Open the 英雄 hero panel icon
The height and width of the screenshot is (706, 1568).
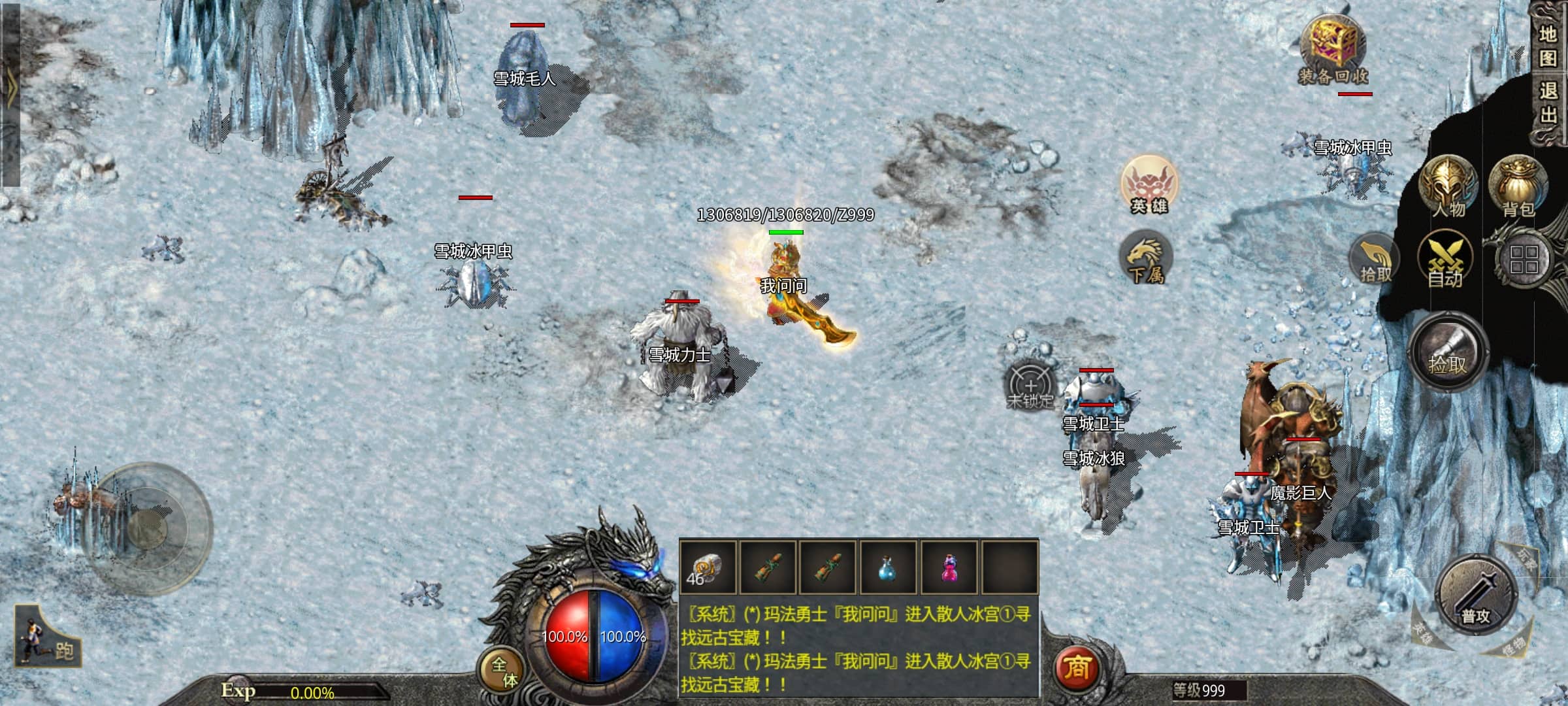tap(1149, 185)
